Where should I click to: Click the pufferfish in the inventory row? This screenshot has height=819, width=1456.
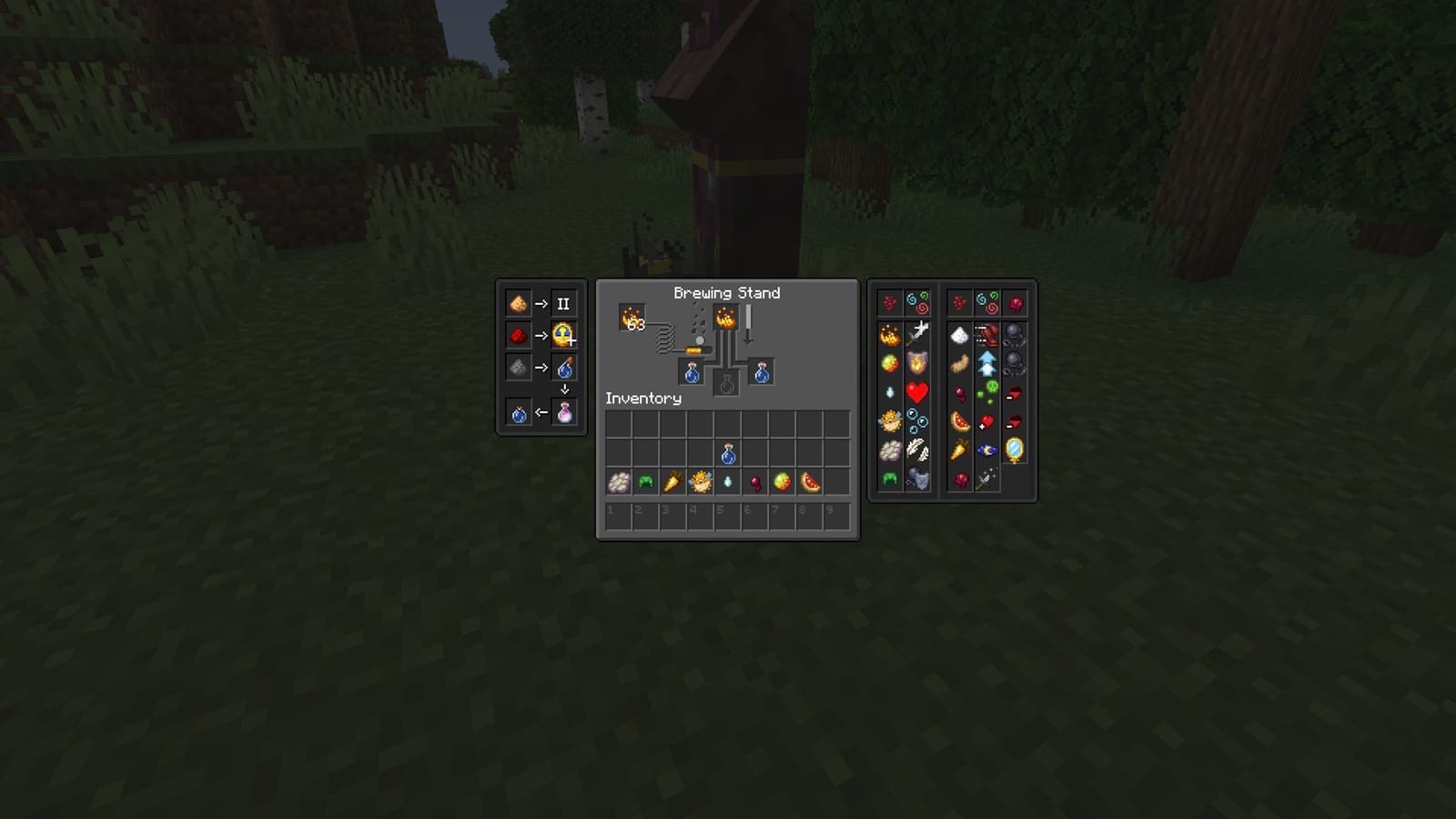(x=700, y=482)
